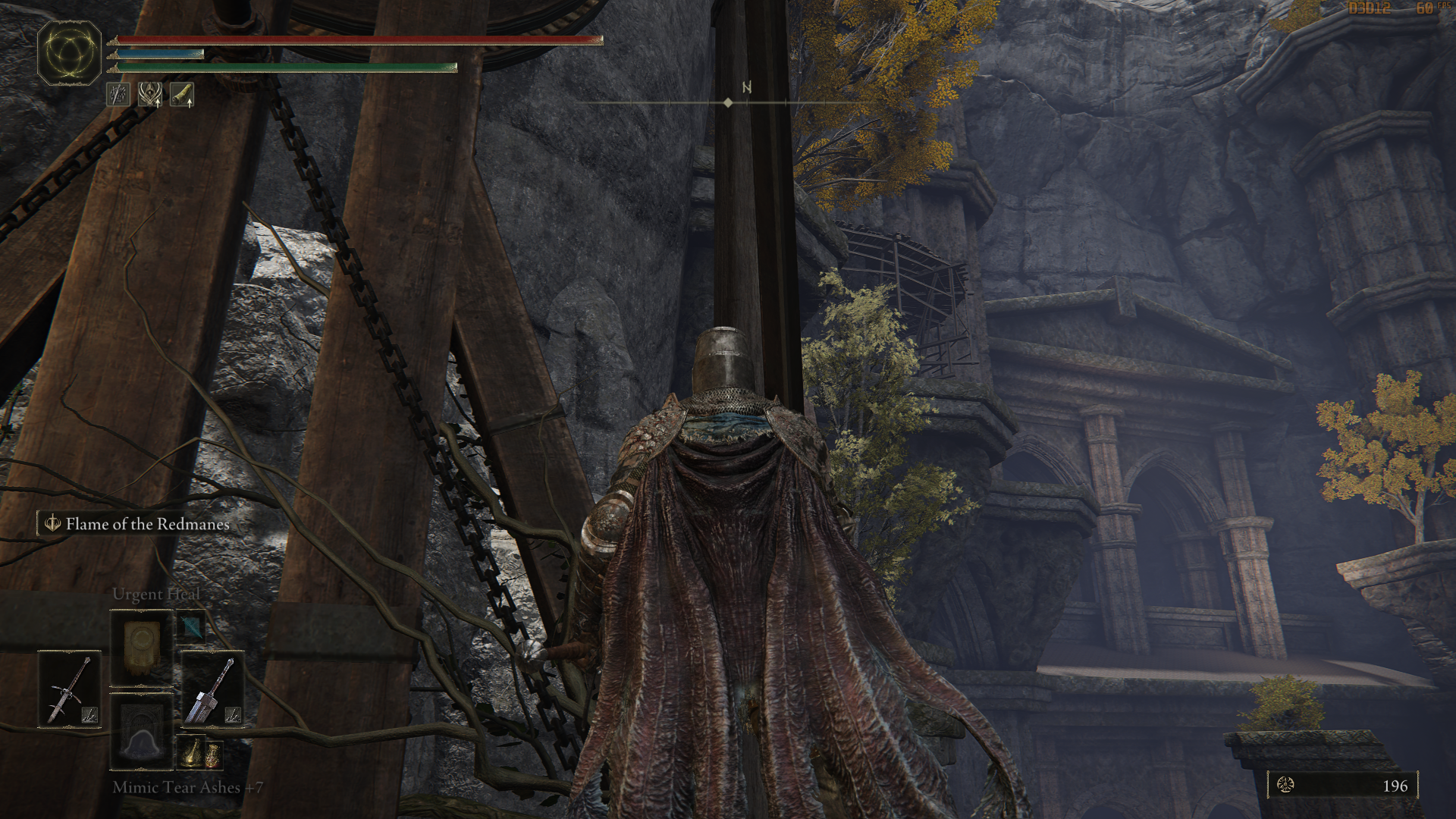The height and width of the screenshot is (819, 1456).
Task: Expand the Wondrous Physick flask slot
Action: click(213, 756)
